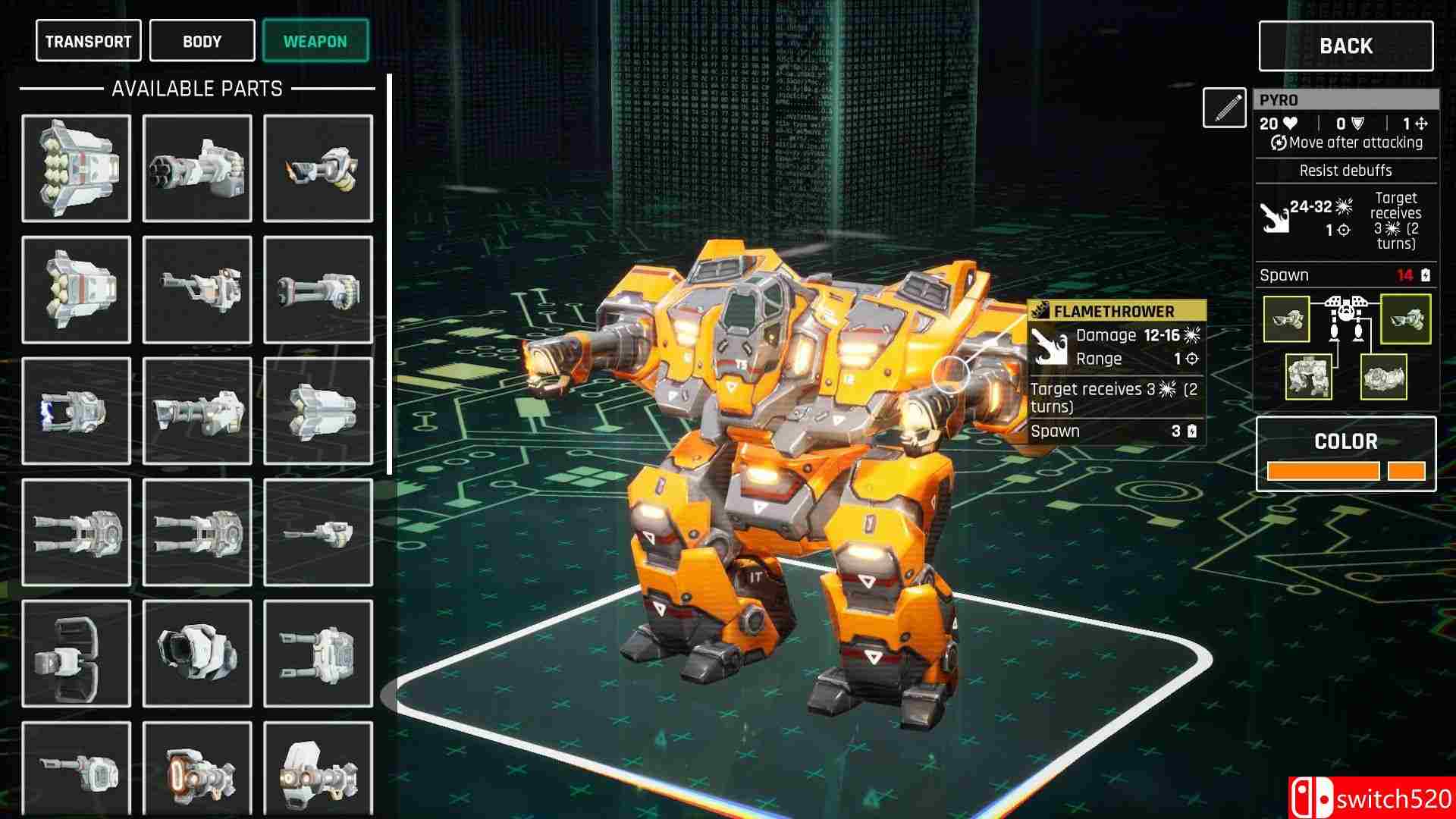Open the Body parts tab
Screen dimensions: 1456x819
(x=202, y=41)
